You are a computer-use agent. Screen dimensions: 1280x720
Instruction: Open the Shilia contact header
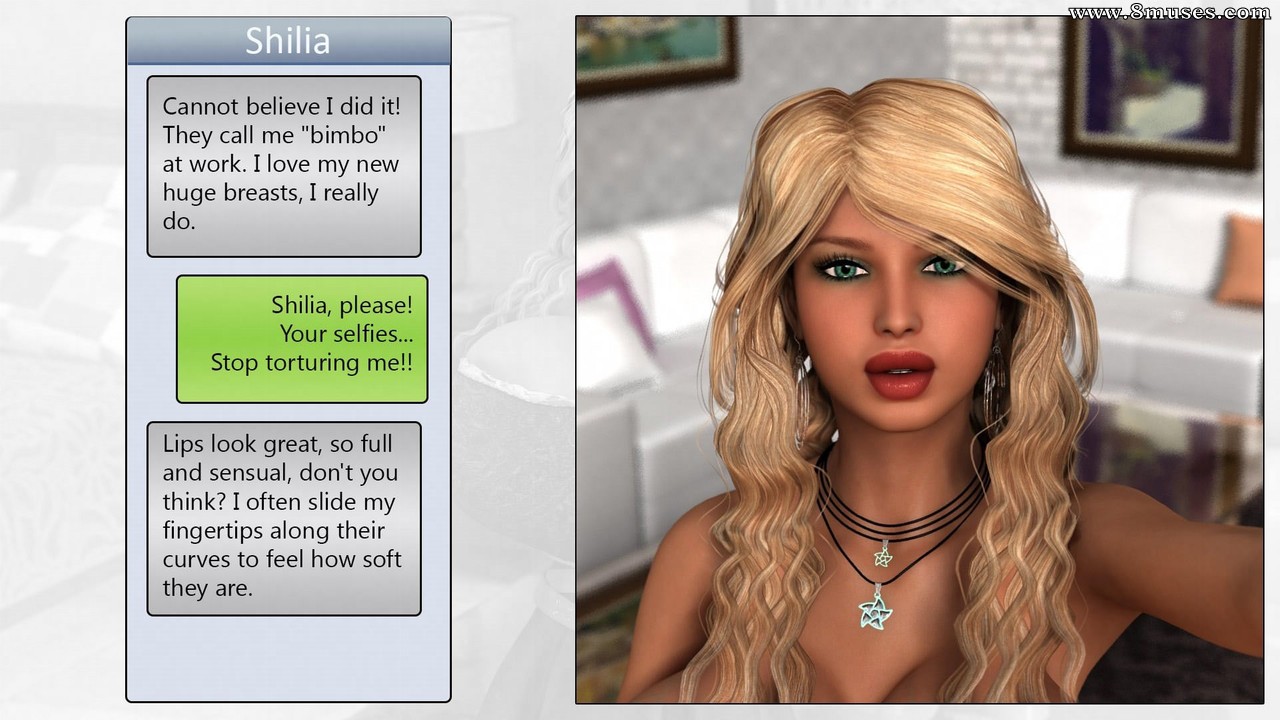point(288,42)
